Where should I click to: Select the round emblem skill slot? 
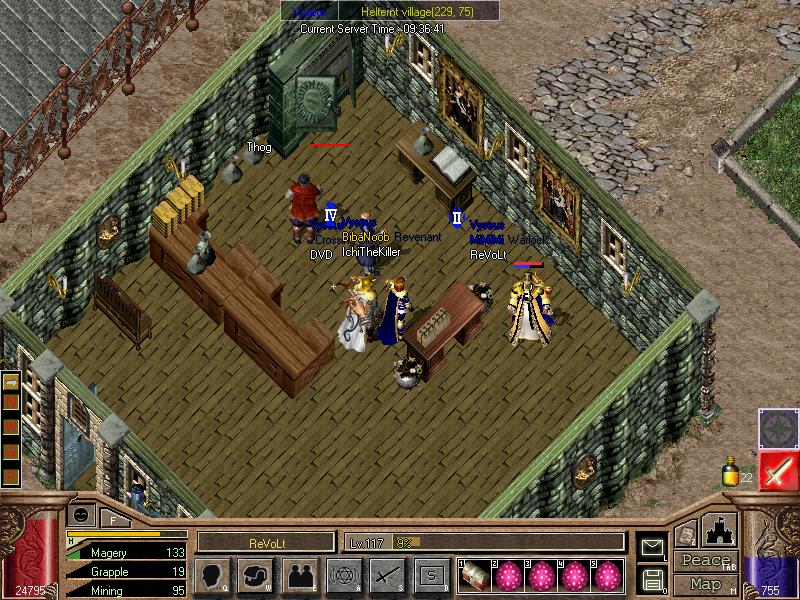click(x=777, y=428)
